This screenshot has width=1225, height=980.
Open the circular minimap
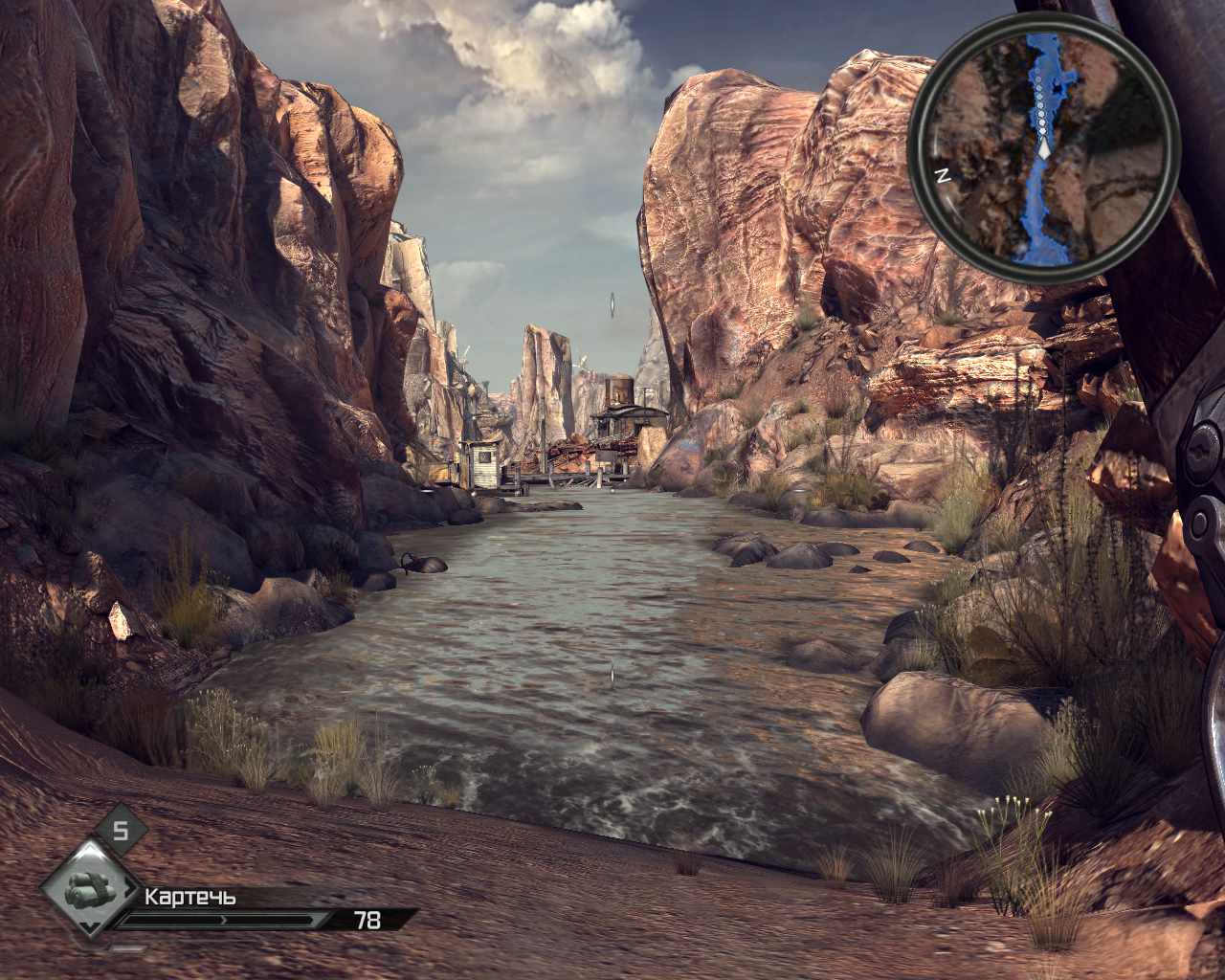click(1043, 147)
